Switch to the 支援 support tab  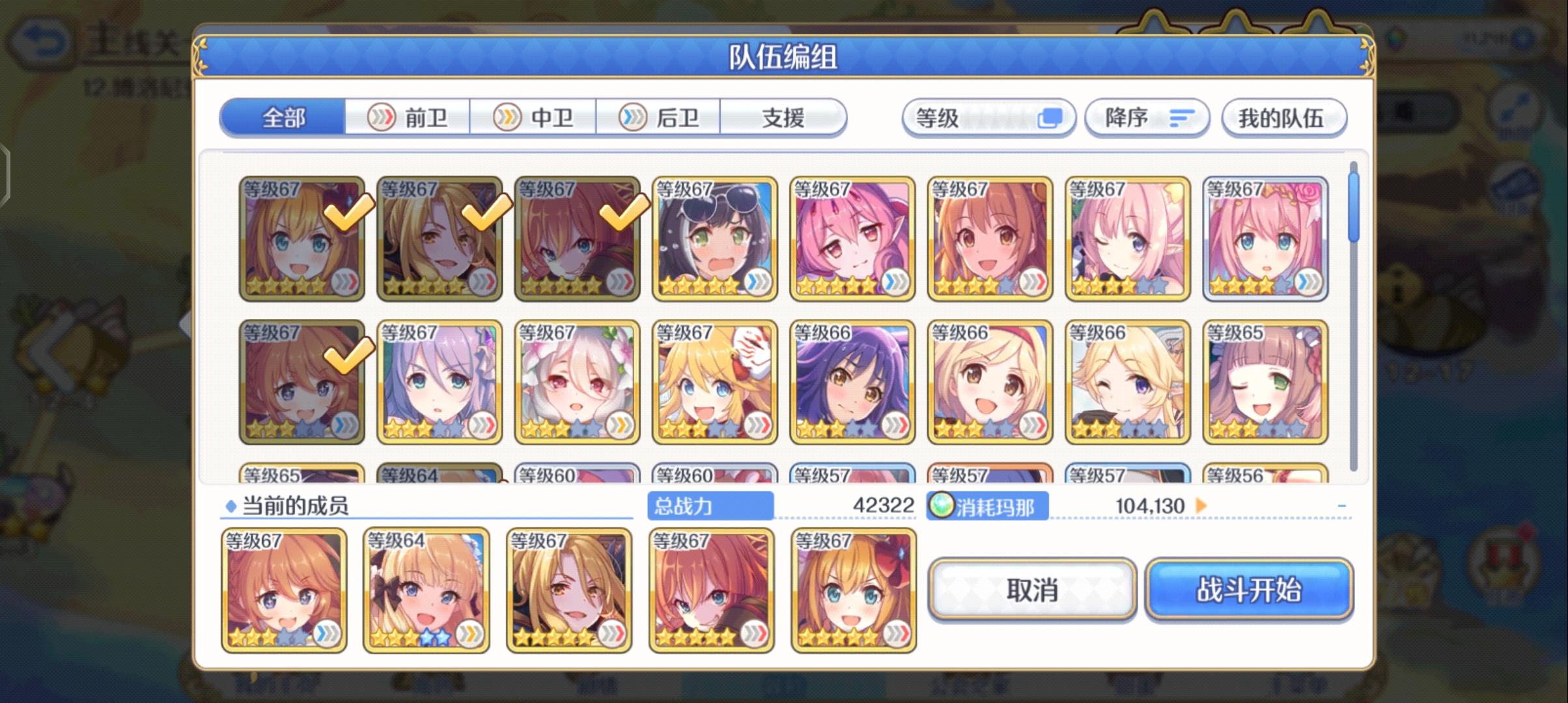783,118
